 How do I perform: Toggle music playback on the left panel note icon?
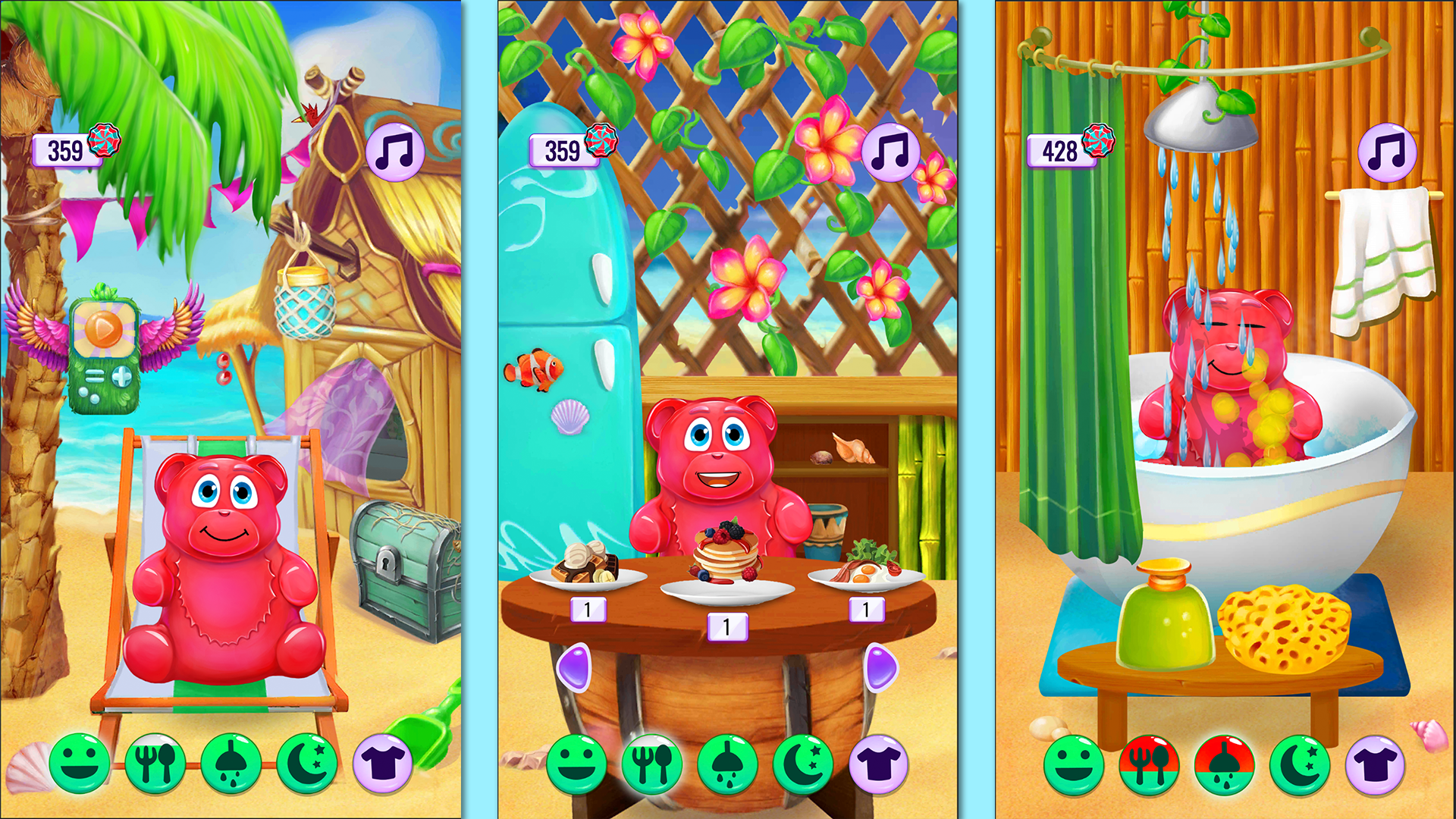pos(394,152)
